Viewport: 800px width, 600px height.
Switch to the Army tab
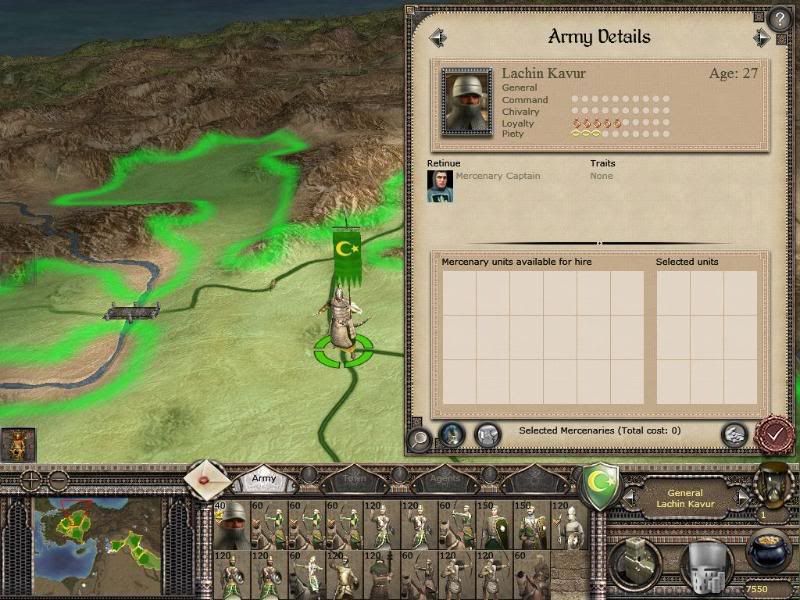coord(264,479)
